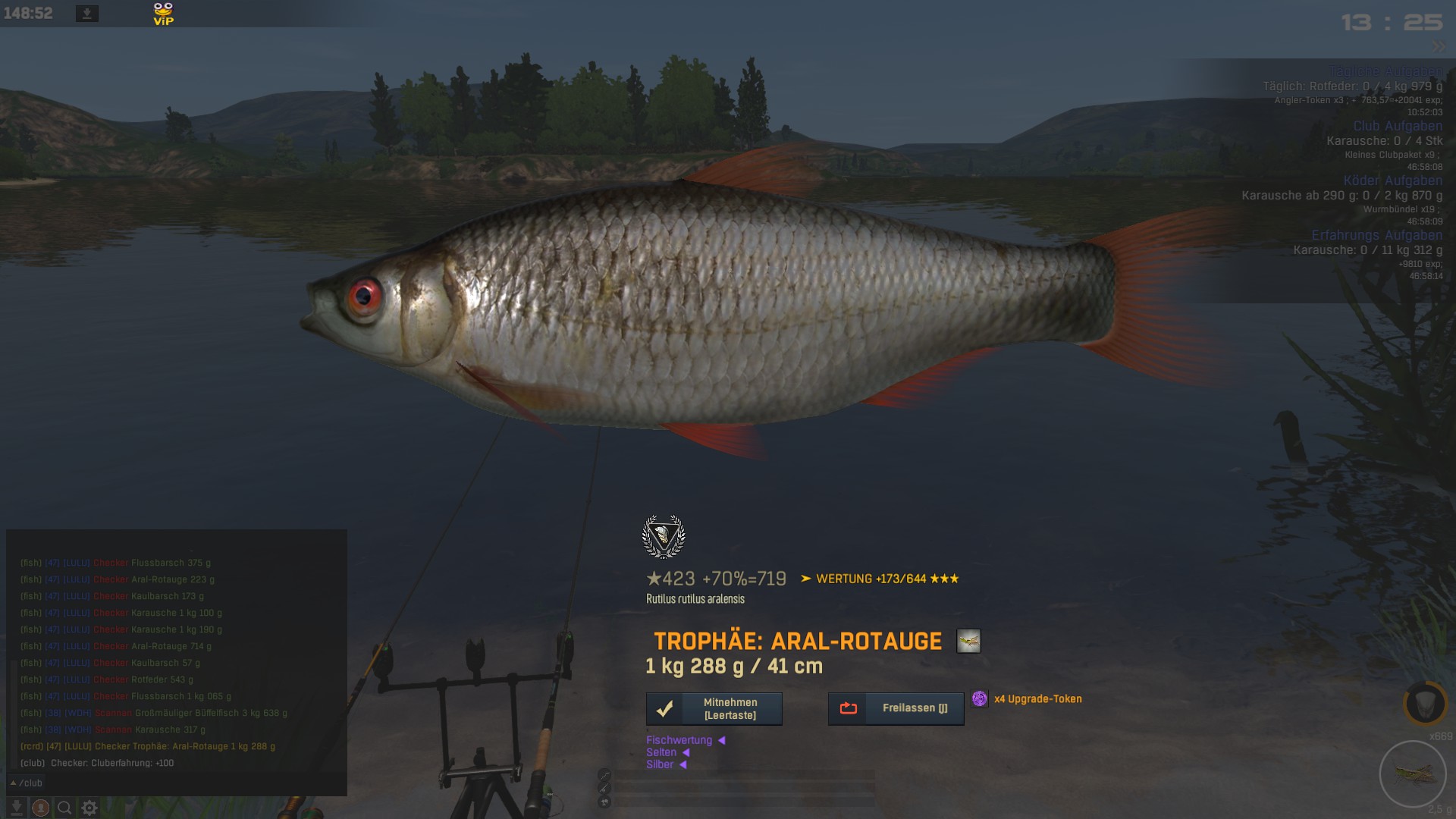
Task: Click the grasshopper bait icon beside the trophy title
Action: point(968,642)
